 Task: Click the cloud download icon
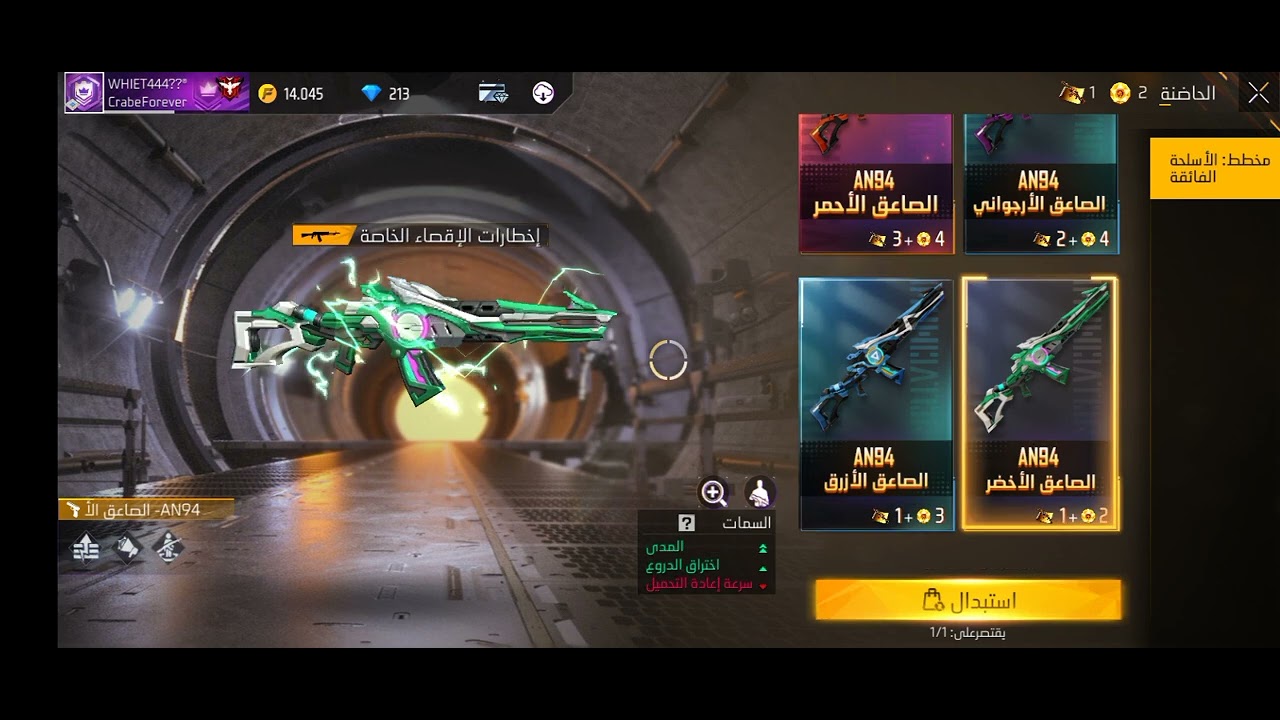543,93
